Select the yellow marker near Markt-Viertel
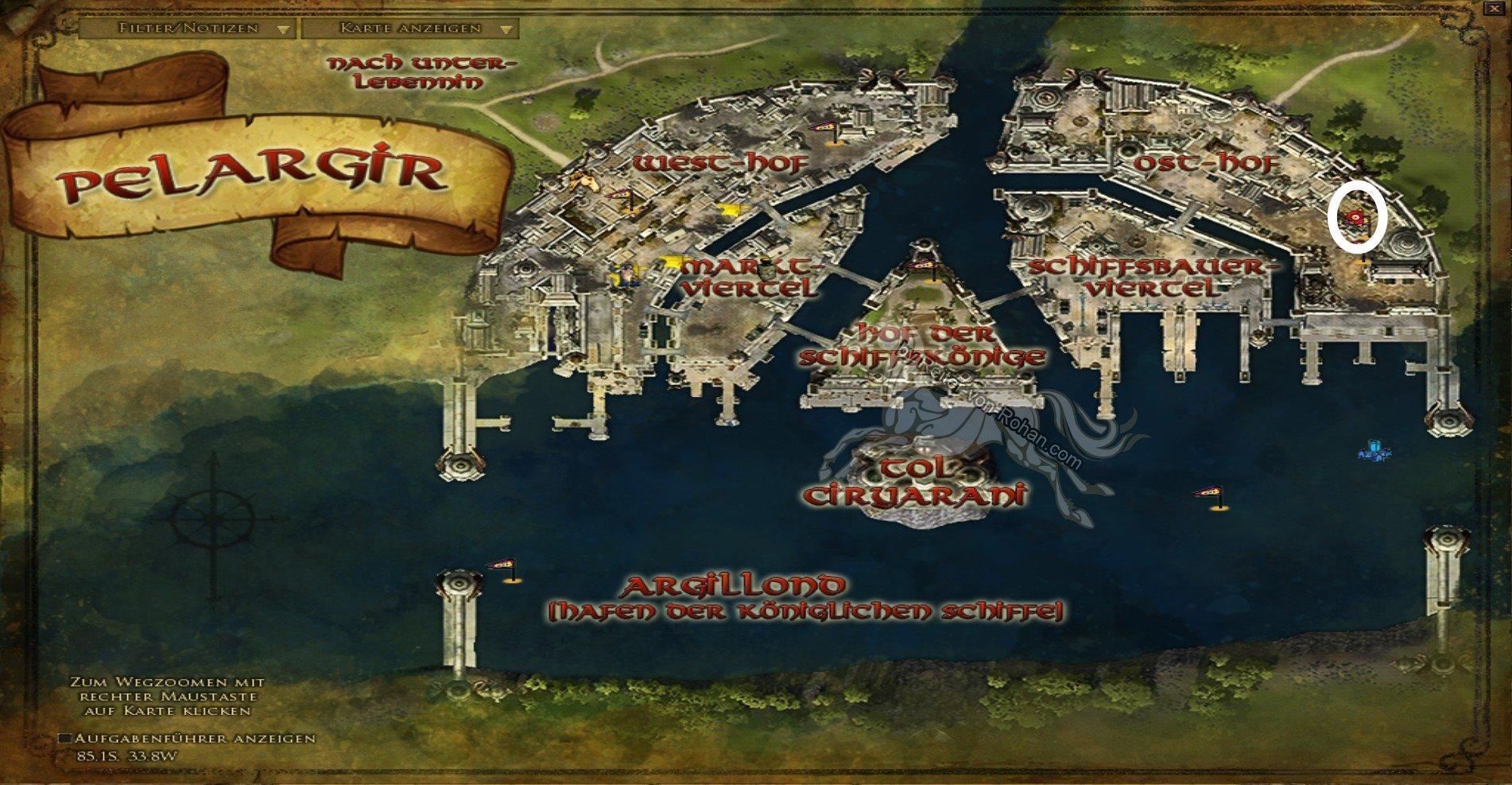 673,262
